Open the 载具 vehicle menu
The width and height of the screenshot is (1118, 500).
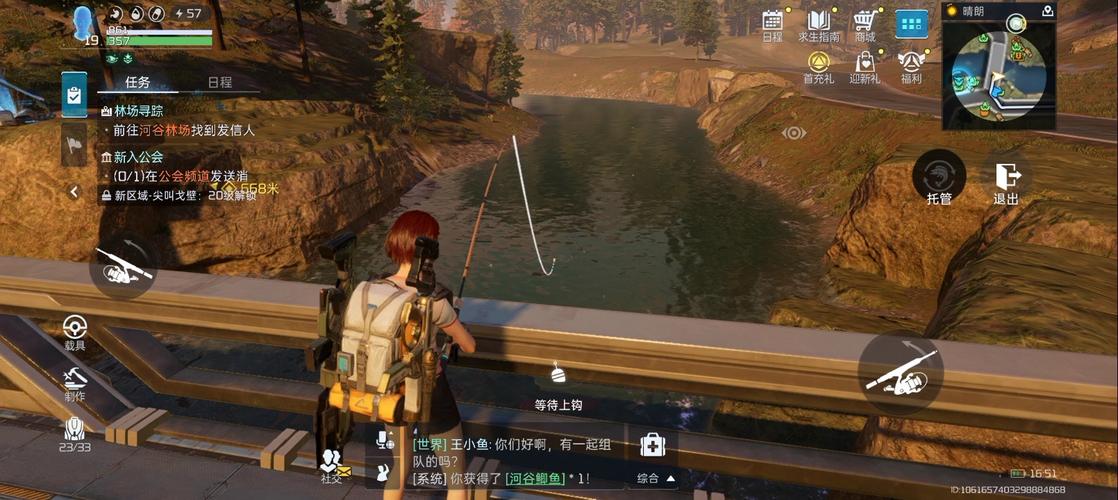click(x=75, y=330)
